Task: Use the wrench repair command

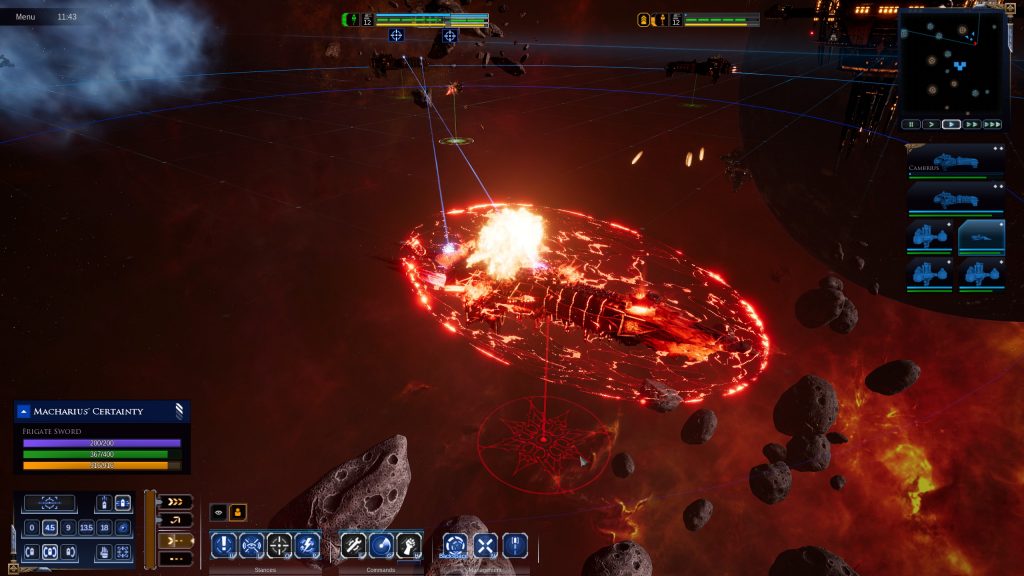Action: tap(353, 545)
